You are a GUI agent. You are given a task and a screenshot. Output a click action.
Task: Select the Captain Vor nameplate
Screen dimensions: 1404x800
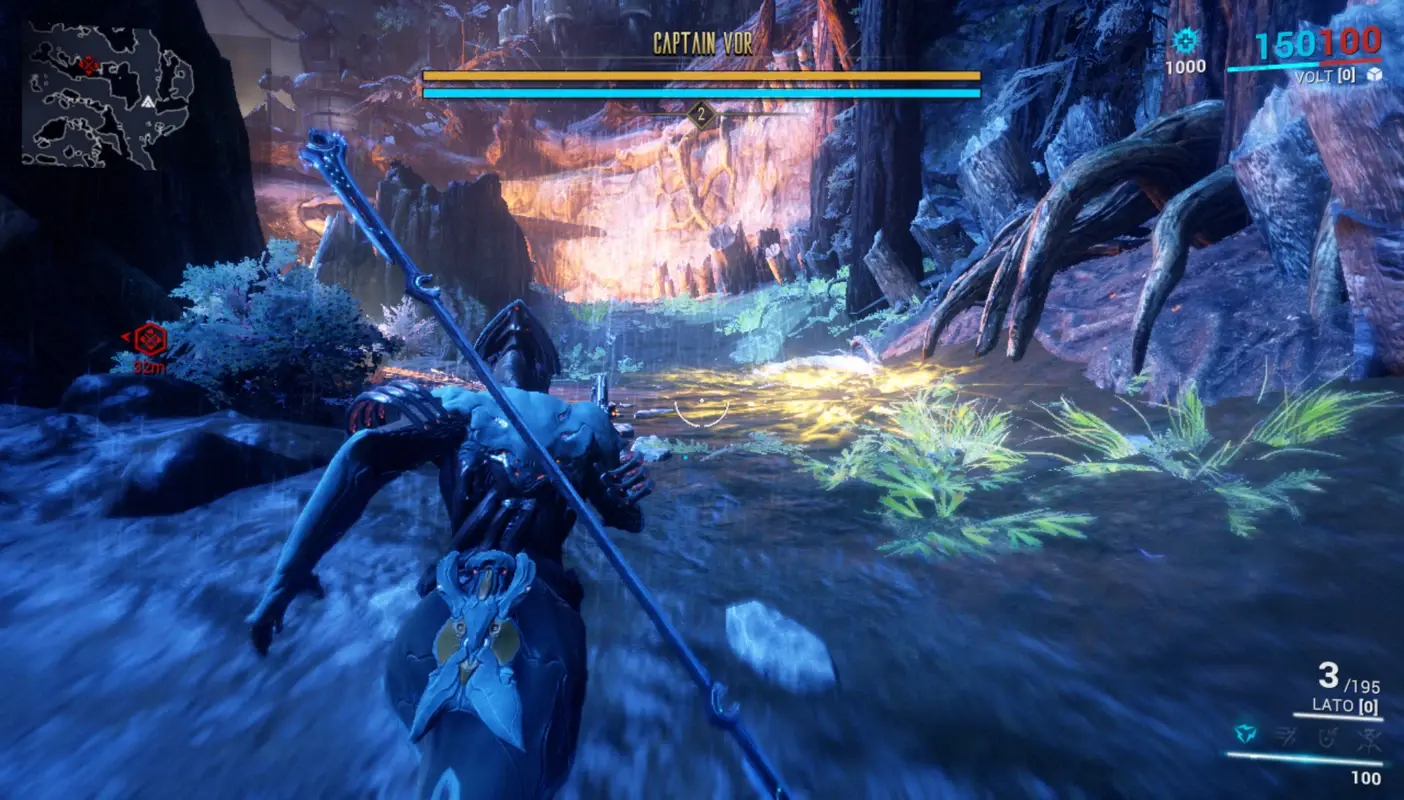click(x=703, y=41)
